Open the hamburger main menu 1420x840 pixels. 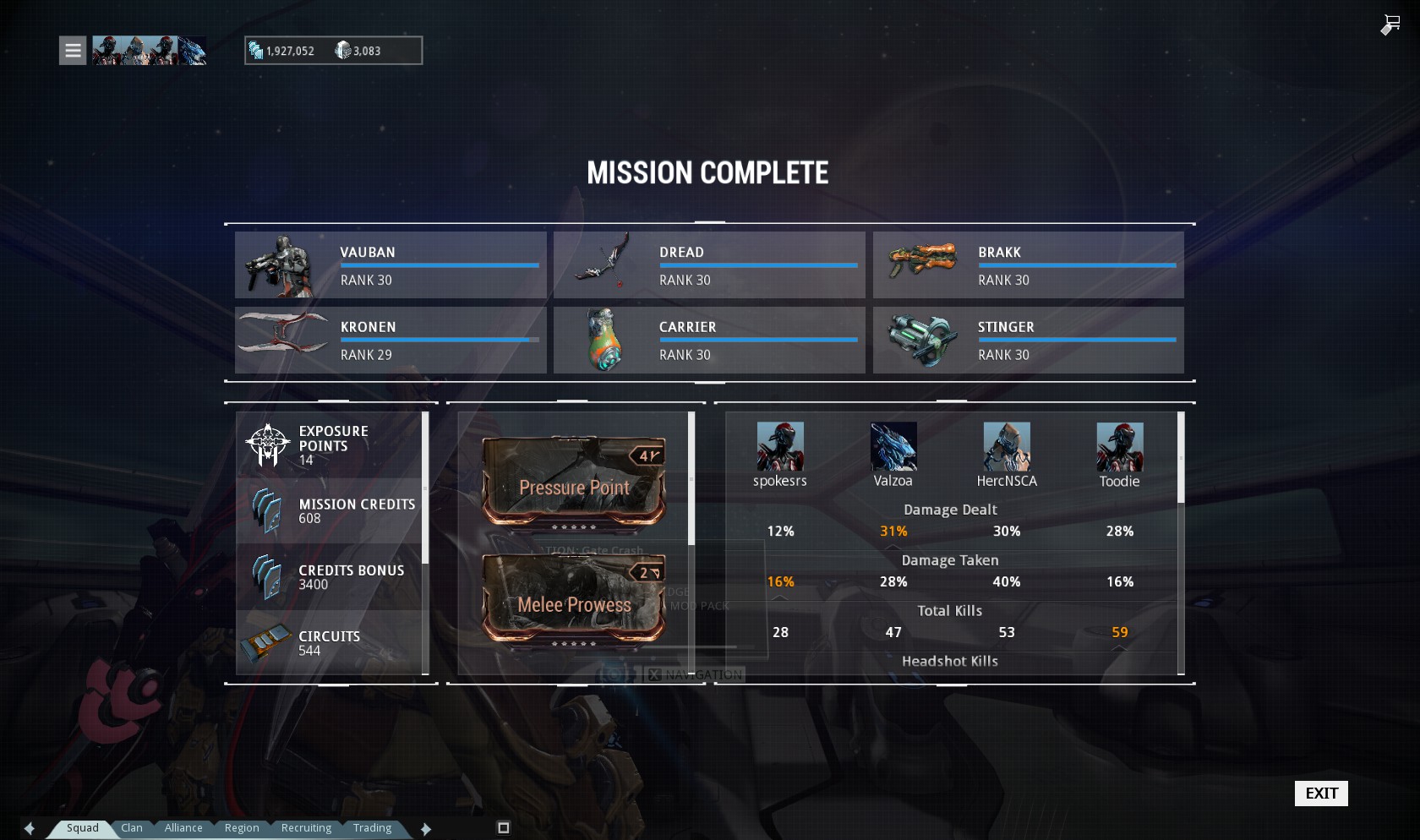tap(73, 51)
